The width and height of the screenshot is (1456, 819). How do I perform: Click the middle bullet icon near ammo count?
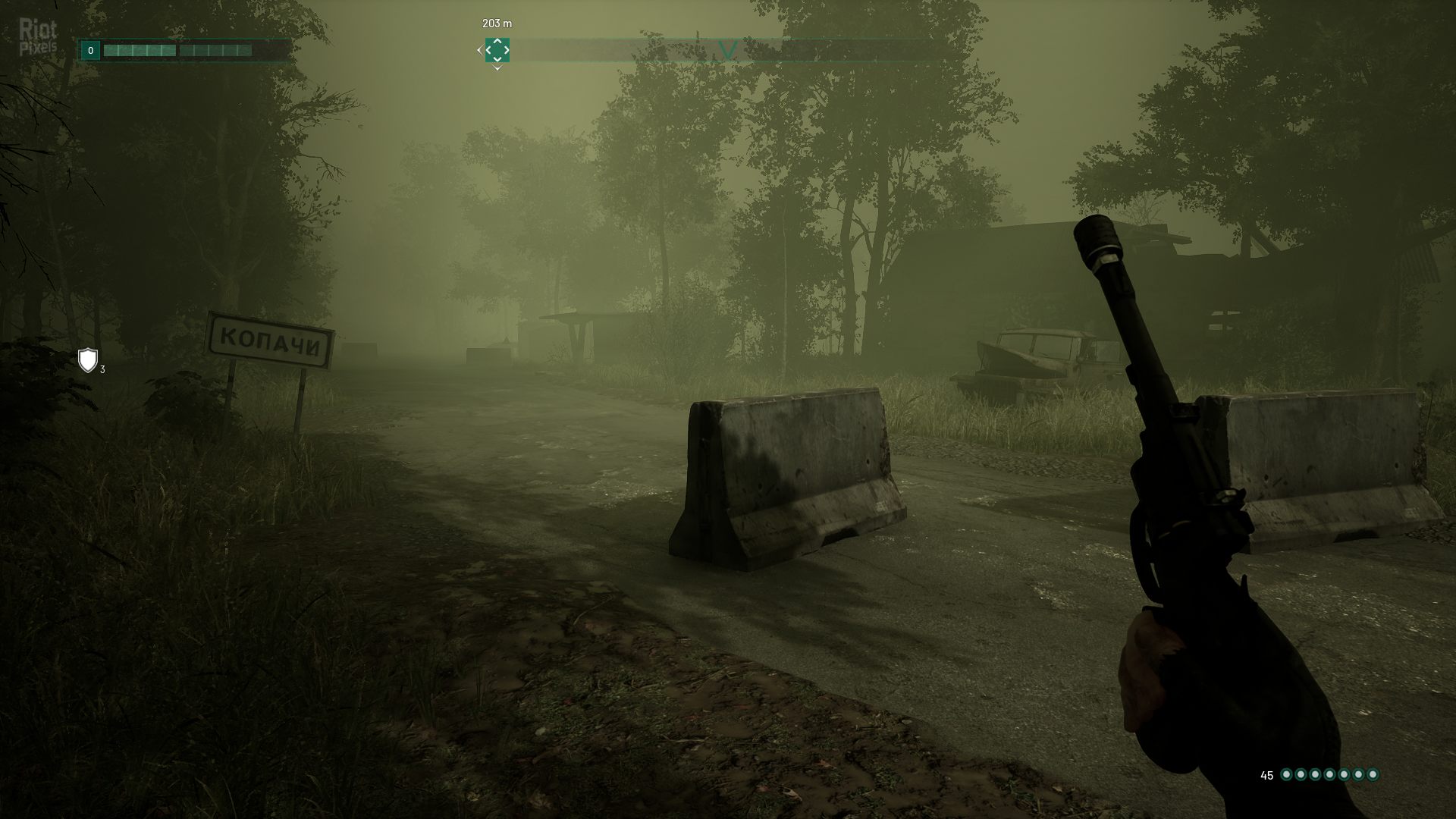click(1329, 774)
